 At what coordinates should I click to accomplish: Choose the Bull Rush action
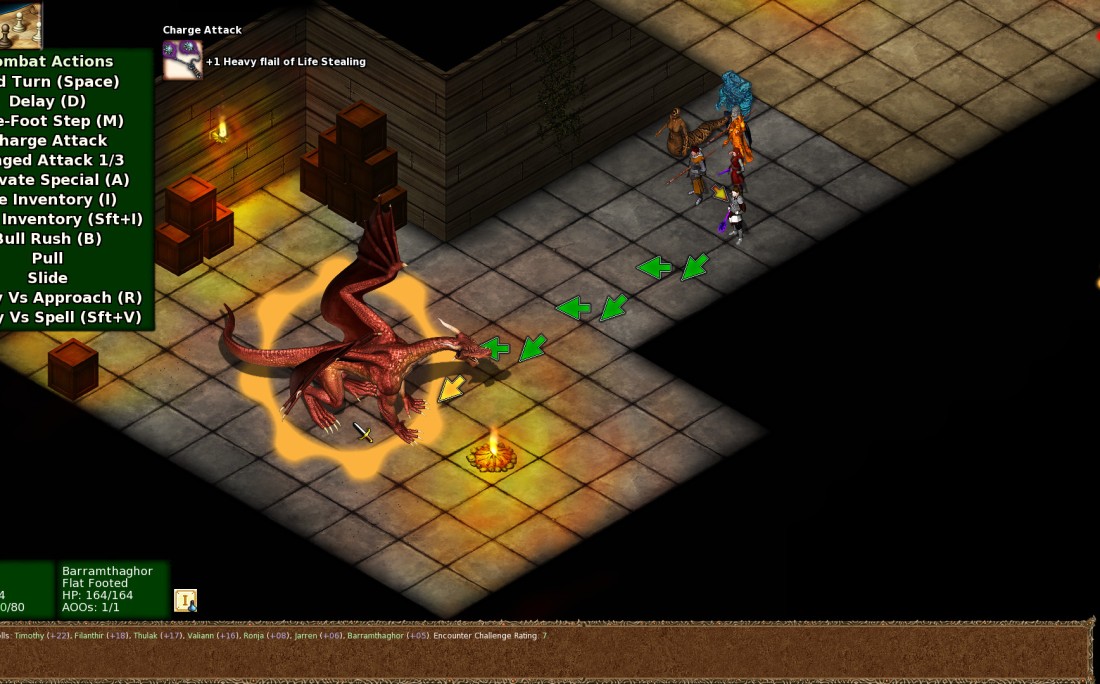pos(51,239)
